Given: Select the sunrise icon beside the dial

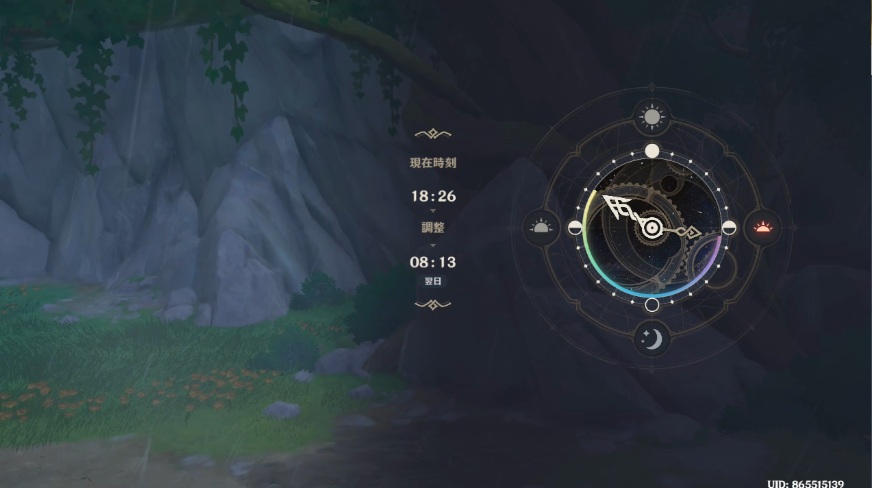Looking at the screenshot, I should coord(541,227).
